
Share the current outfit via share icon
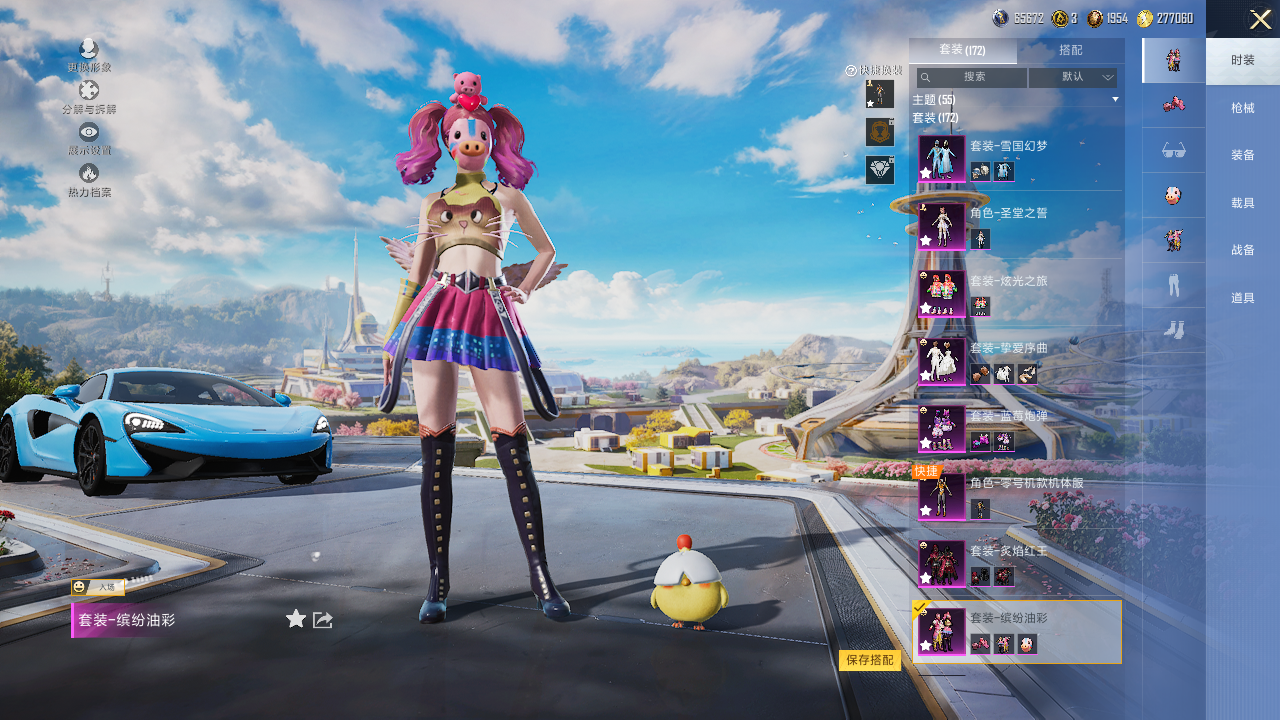pyautogui.click(x=323, y=620)
